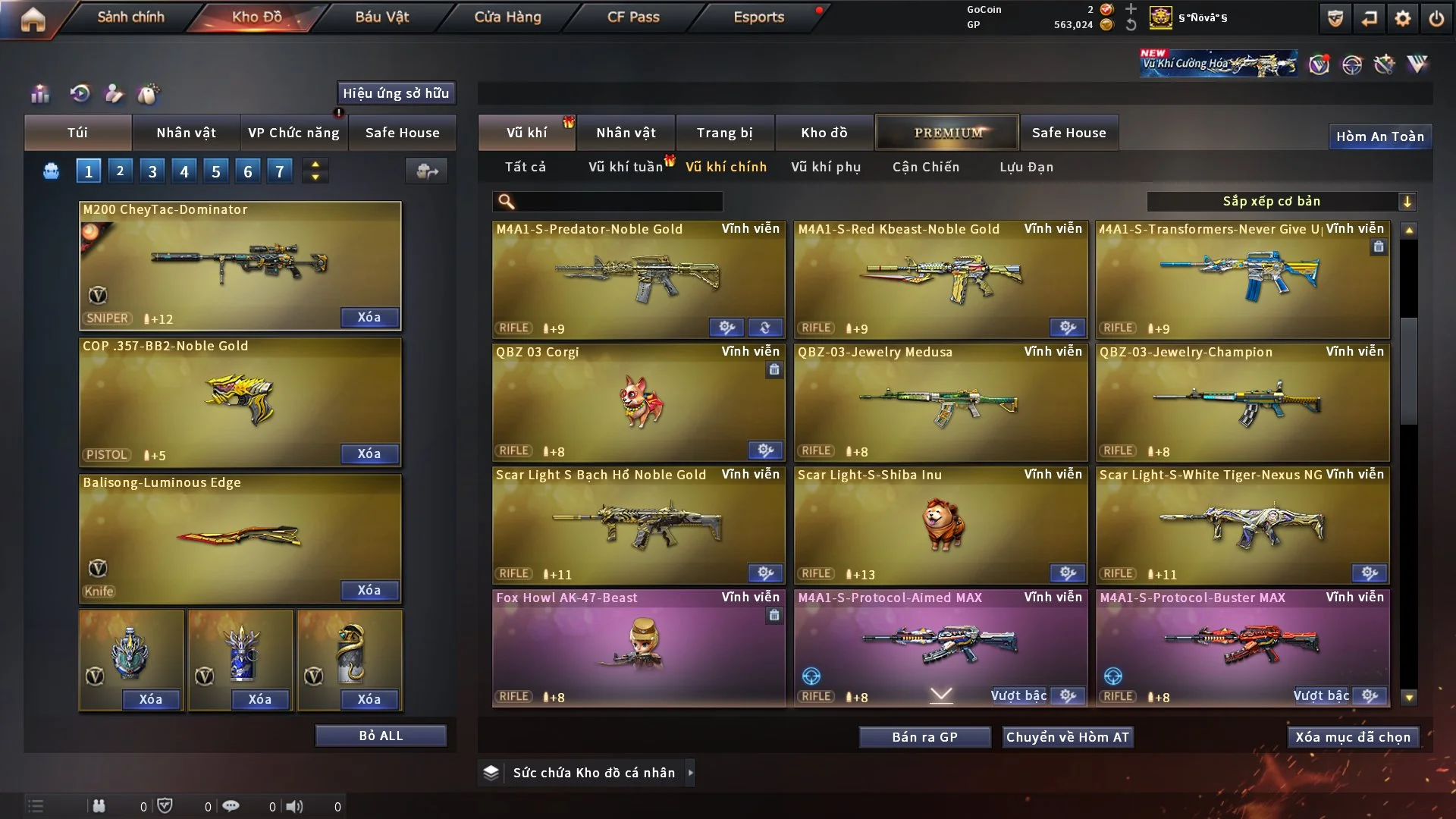Screen dimensions: 1456x819
Task: Select the PREMIUM tab
Action: pyautogui.click(x=947, y=133)
